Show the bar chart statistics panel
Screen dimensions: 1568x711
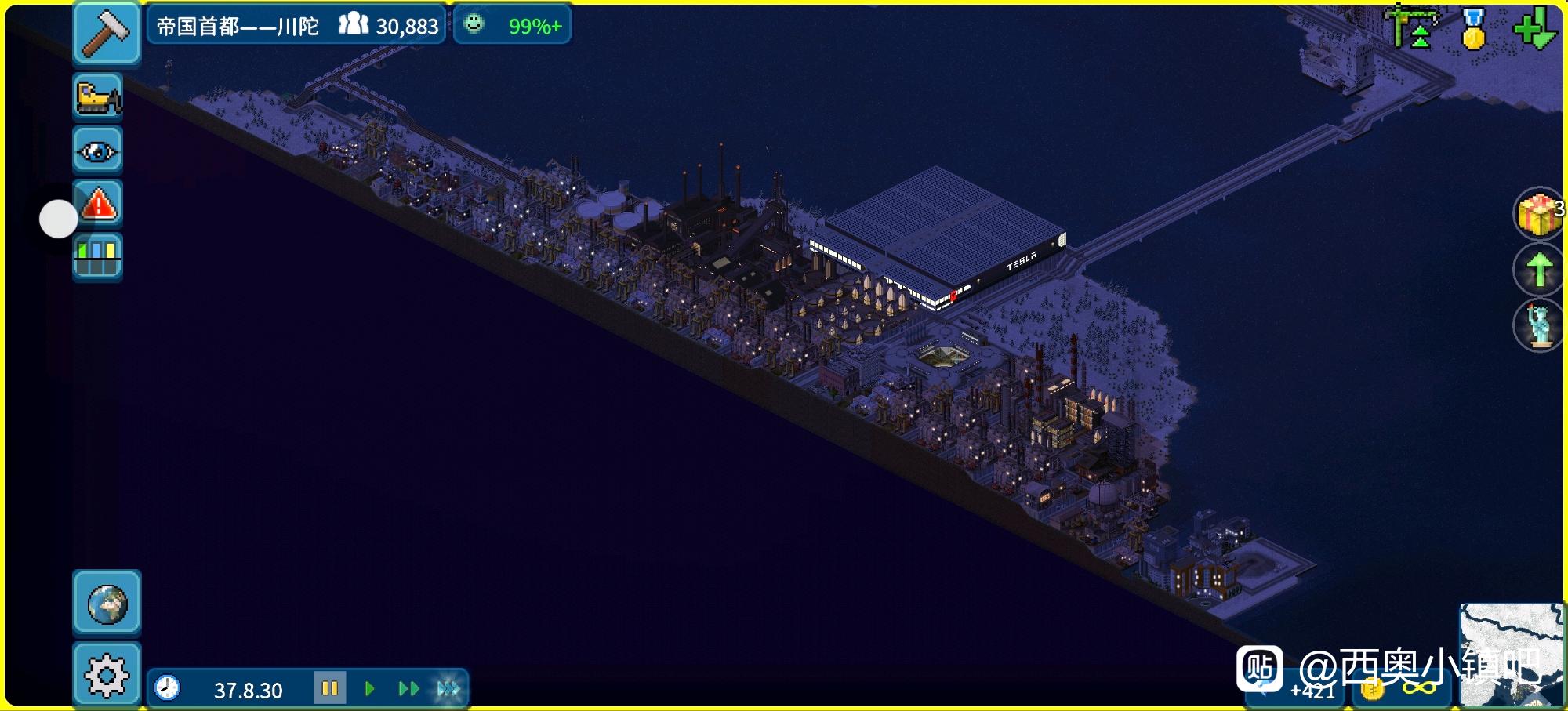pyautogui.click(x=98, y=256)
